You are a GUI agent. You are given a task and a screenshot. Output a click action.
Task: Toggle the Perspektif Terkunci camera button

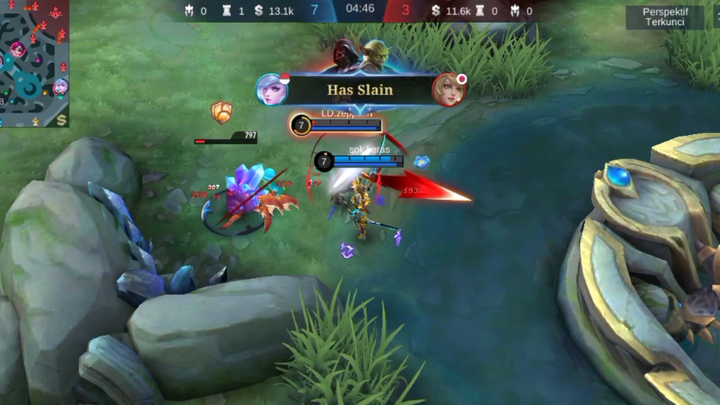664,16
